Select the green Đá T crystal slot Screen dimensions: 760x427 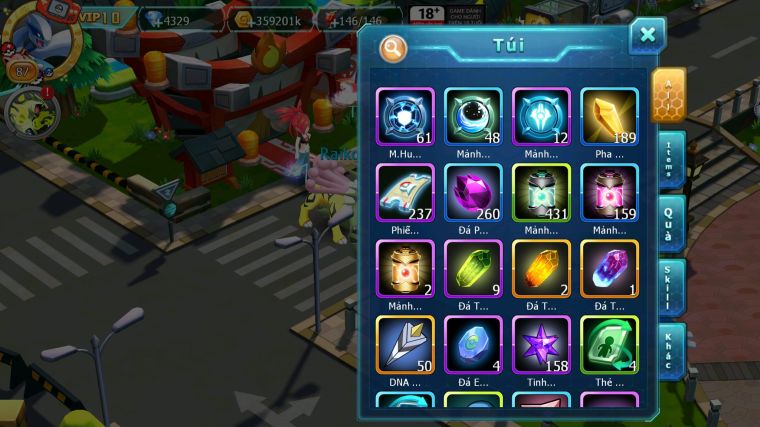click(473, 269)
